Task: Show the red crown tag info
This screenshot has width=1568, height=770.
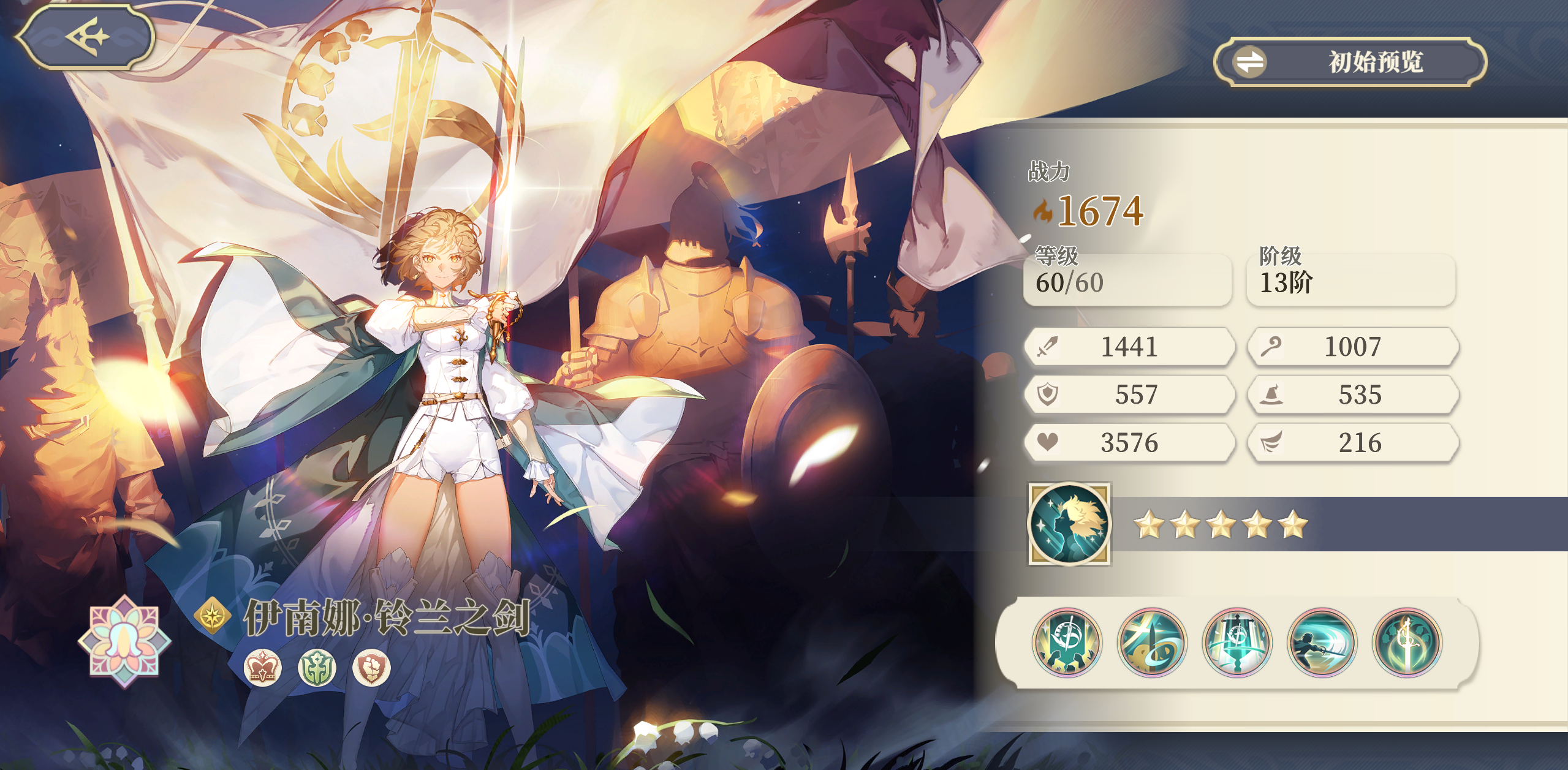Action: click(263, 667)
